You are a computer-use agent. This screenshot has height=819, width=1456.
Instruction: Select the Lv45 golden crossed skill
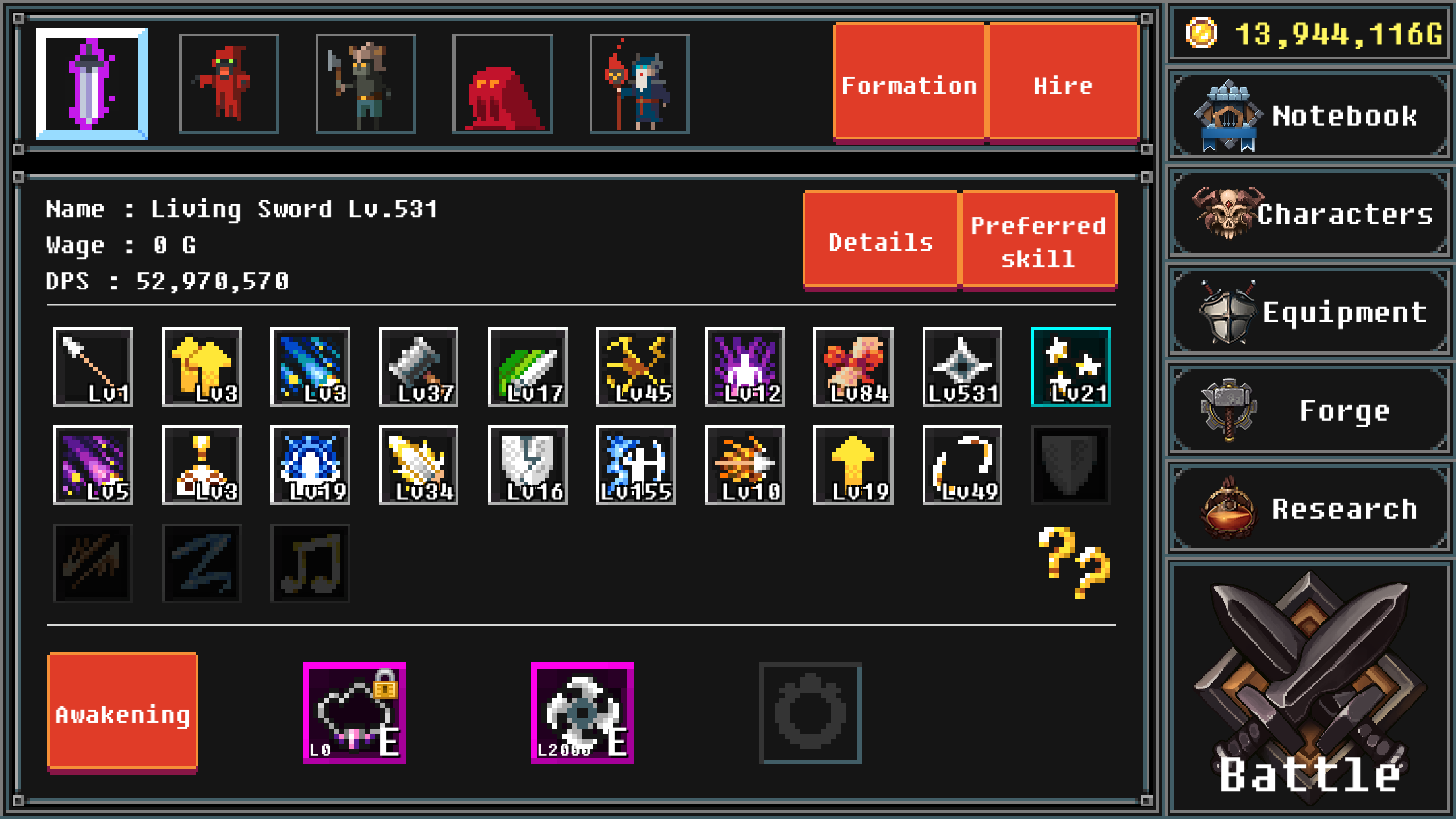tap(636, 367)
